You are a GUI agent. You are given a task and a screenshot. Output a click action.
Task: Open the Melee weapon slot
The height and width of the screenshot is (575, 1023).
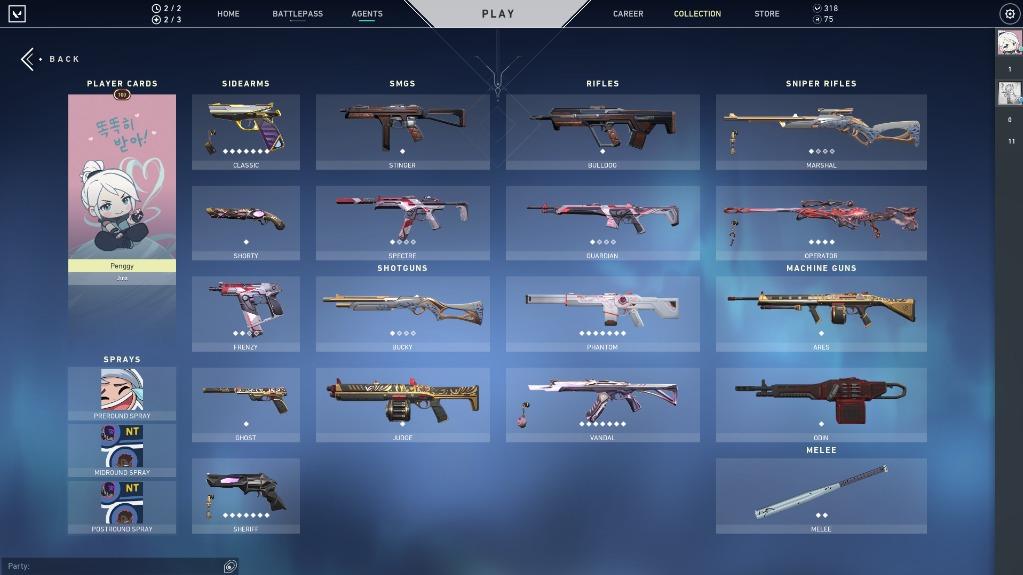point(821,496)
